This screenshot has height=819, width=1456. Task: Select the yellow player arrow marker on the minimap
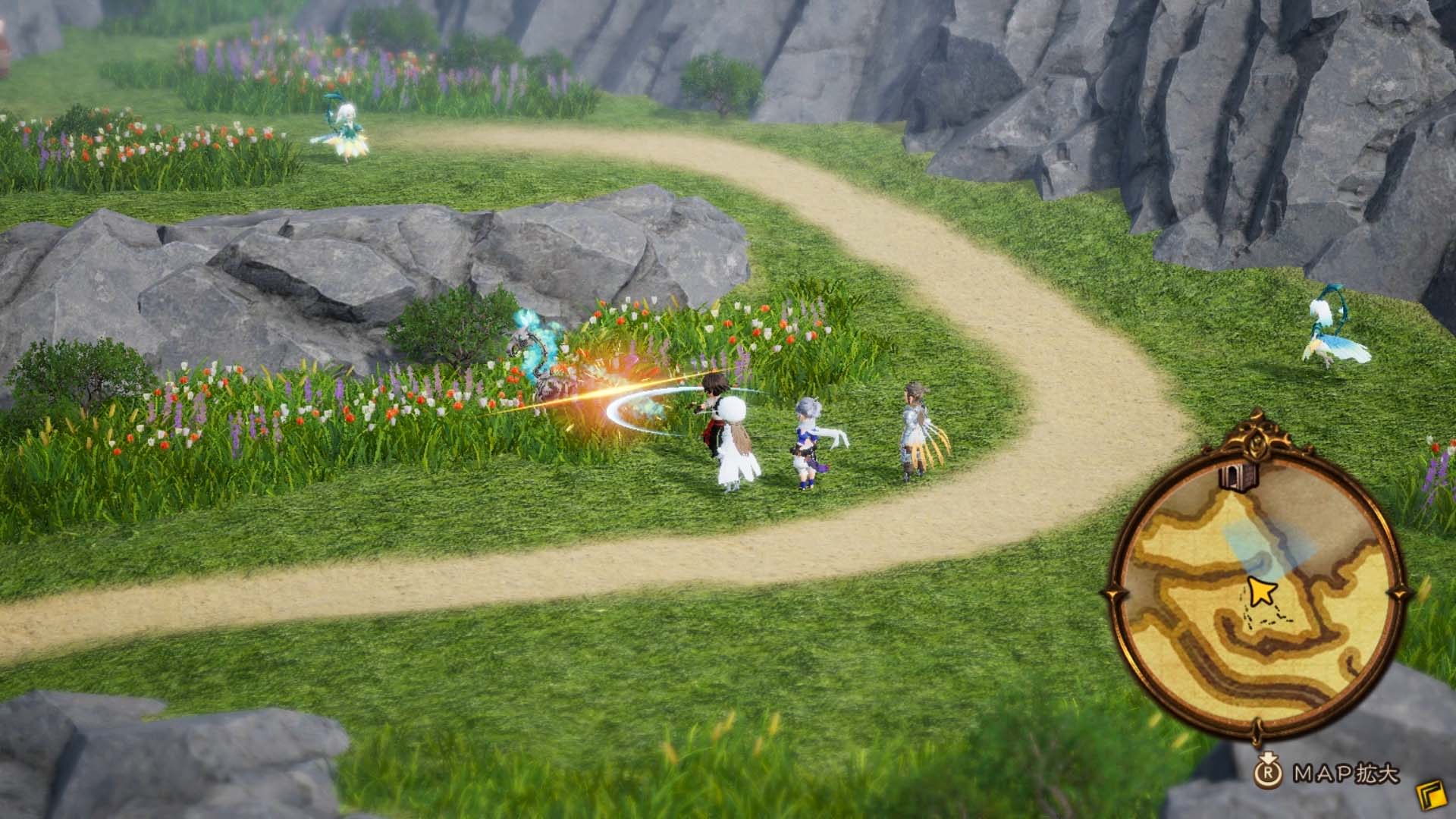tap(1260, 591)
